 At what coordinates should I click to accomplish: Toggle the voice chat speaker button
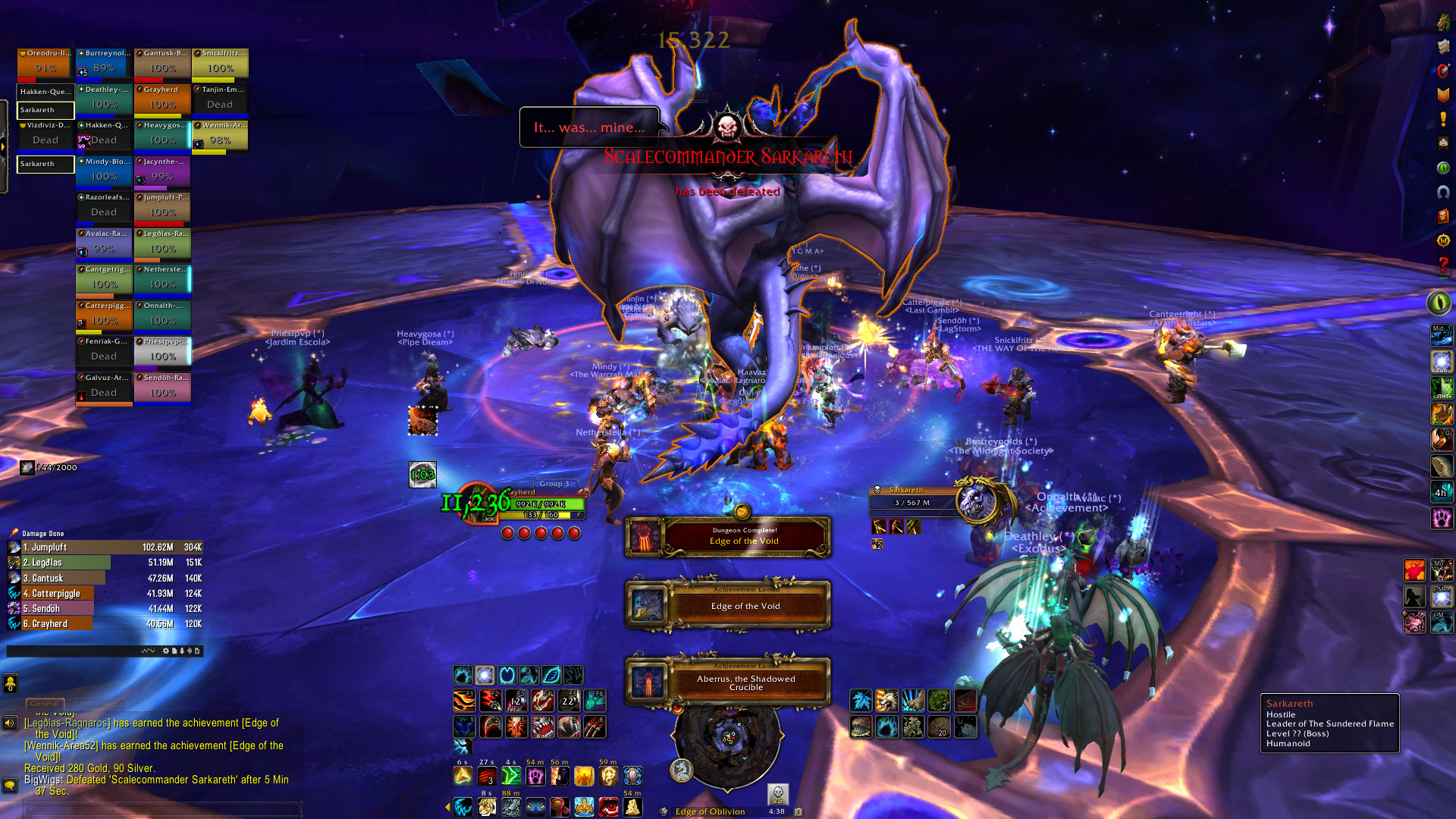(x=10, y=723)
